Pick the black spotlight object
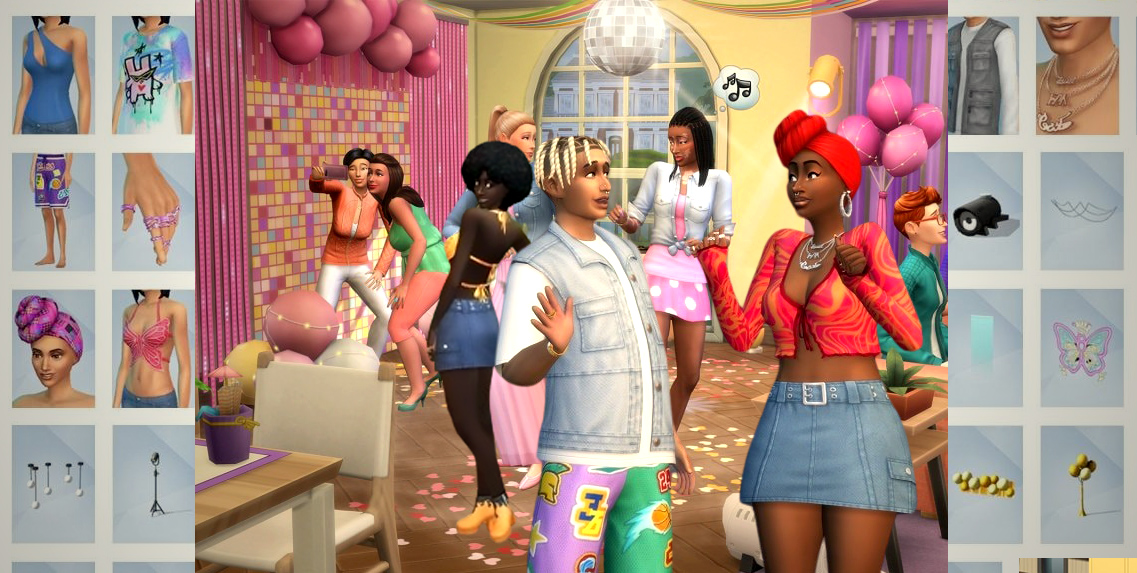Screen dimensions: 1137x573 pos(982,211)
